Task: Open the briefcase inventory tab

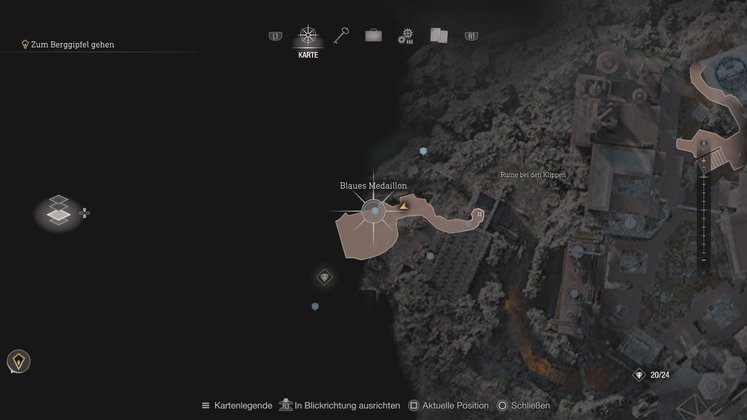Action: pyautogui.click(x=373, y=35)
